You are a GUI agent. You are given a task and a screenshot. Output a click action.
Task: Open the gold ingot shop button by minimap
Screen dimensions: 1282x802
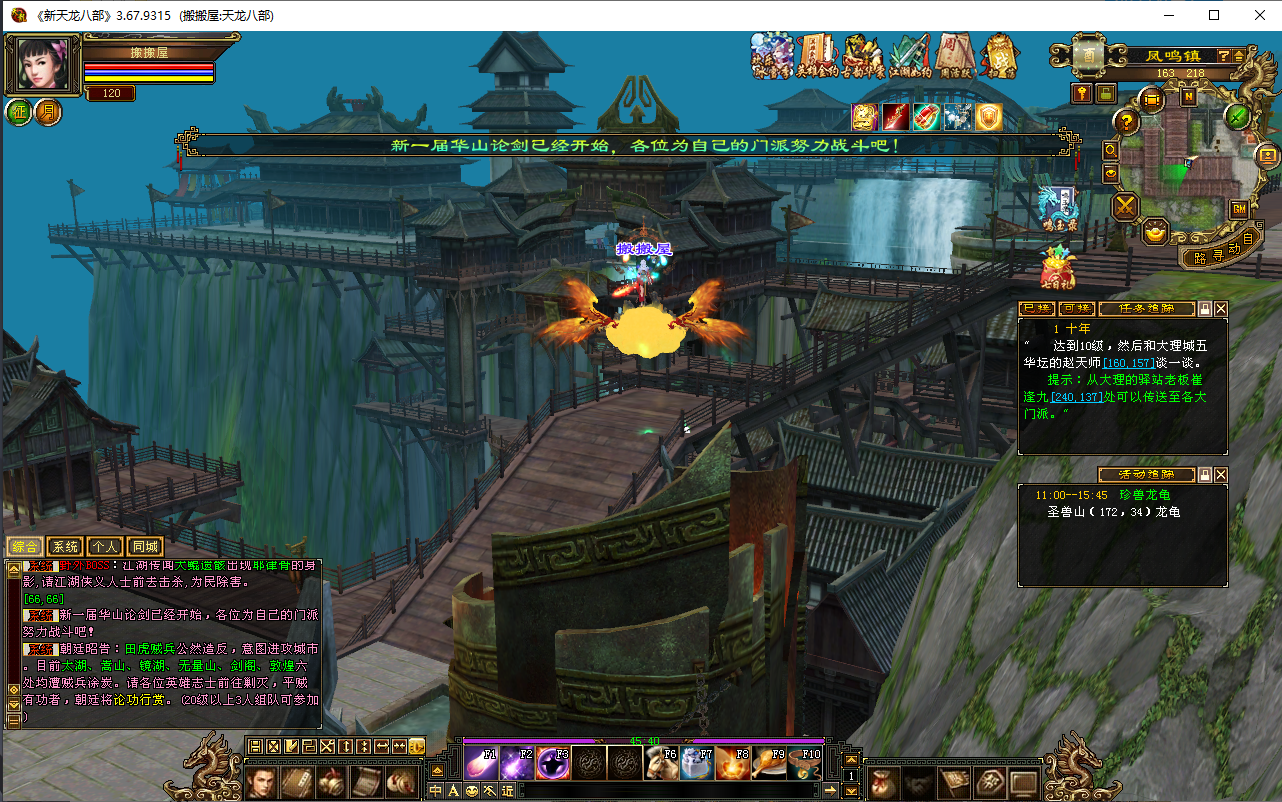point(1157,233)
